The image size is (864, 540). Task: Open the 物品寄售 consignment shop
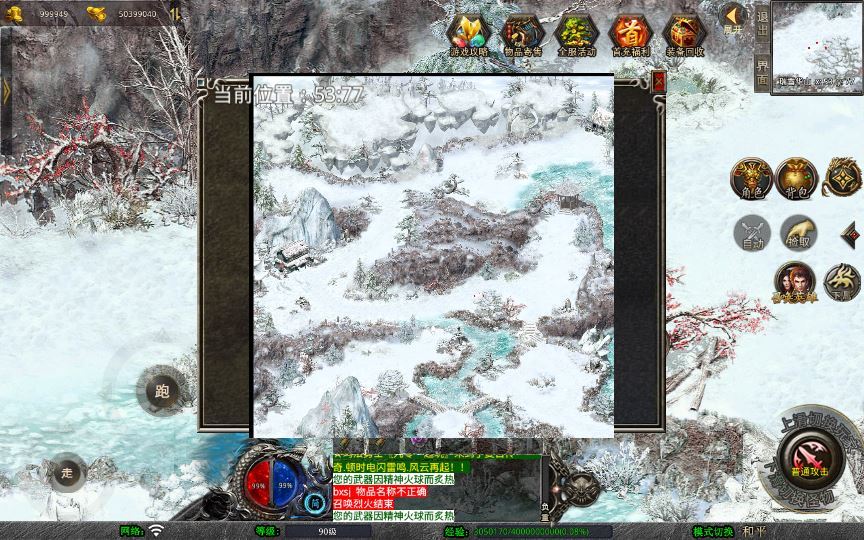coord(523,35)
